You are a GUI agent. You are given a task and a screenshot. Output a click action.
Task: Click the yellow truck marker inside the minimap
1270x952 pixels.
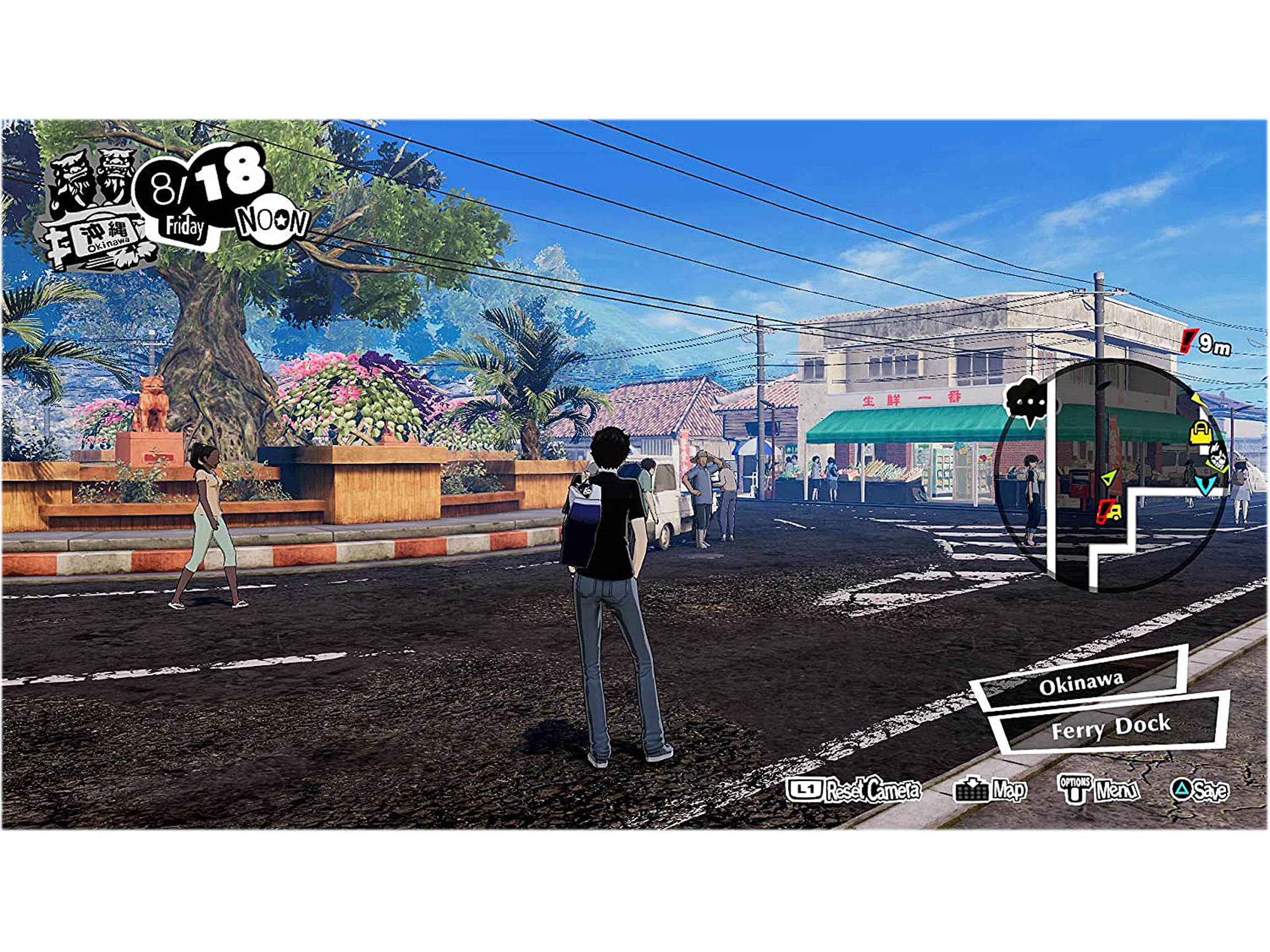1110,513
